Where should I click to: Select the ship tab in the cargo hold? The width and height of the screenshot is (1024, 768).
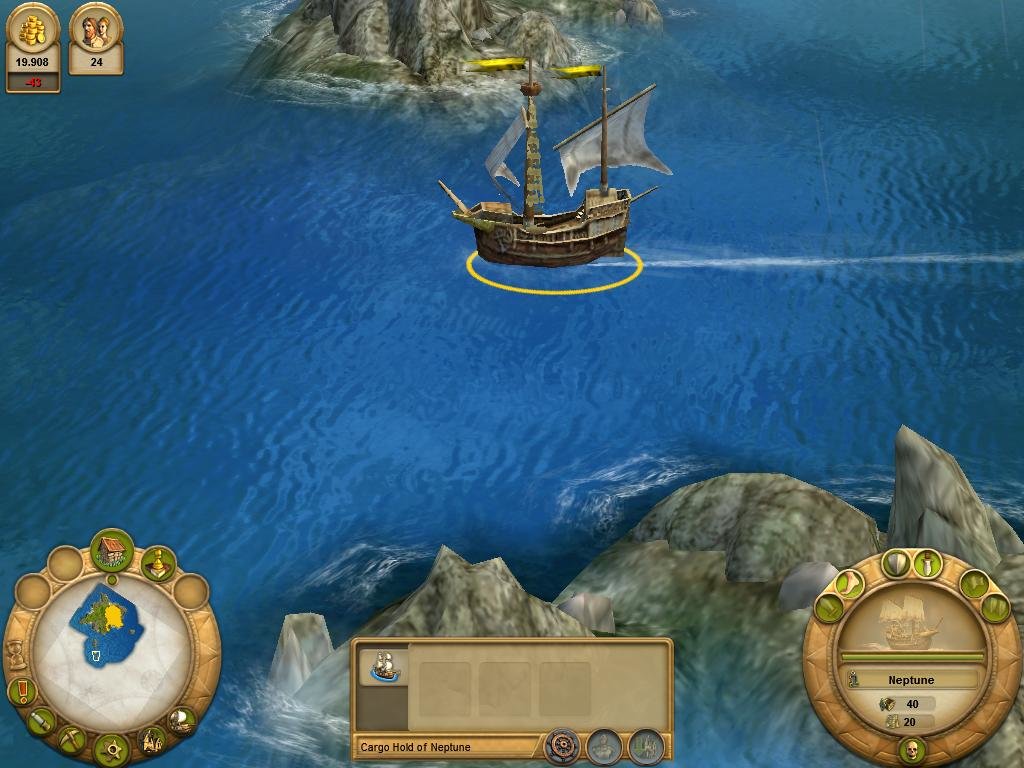pos(384,666)
